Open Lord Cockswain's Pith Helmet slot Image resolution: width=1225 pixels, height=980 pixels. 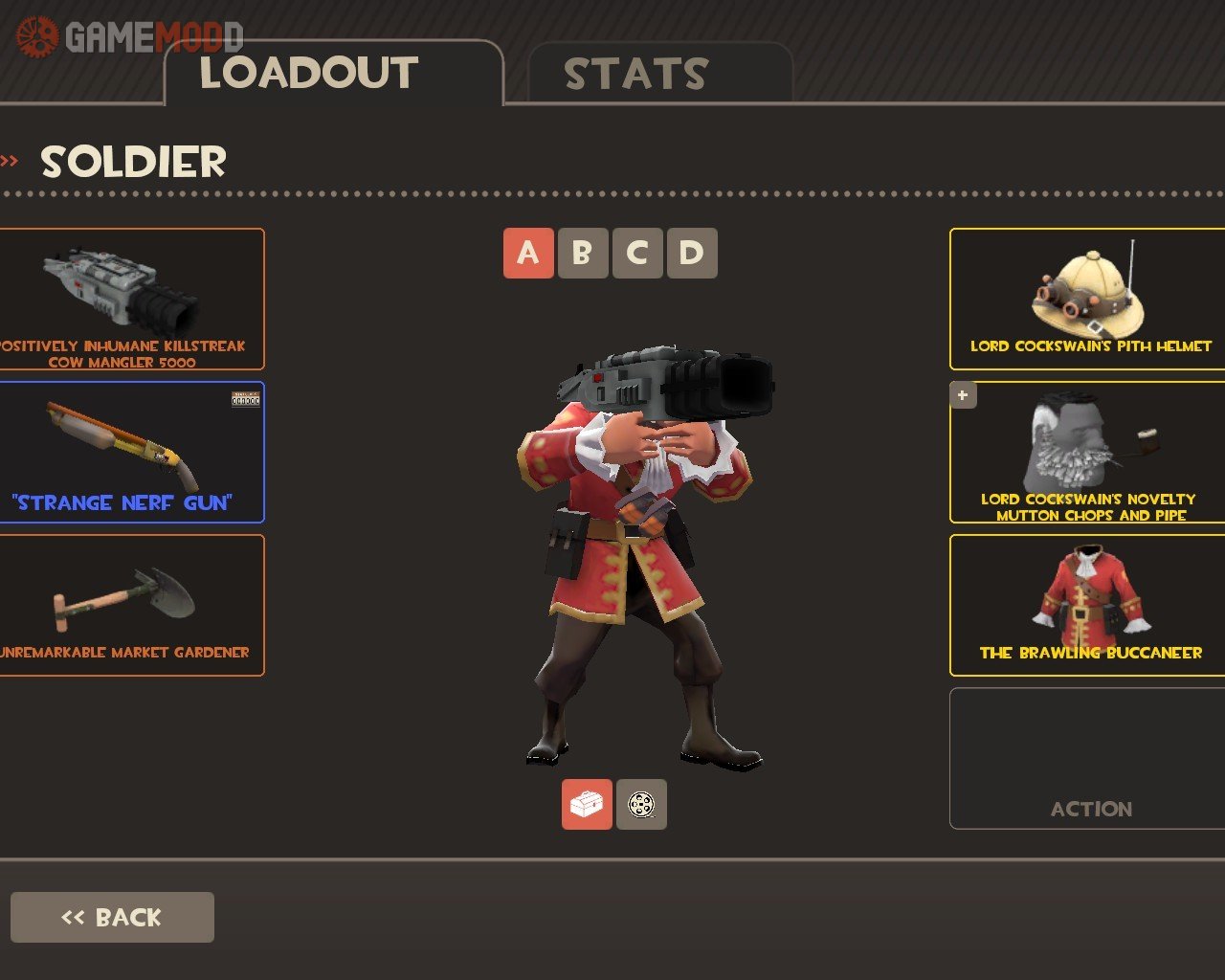[1088, 299]
